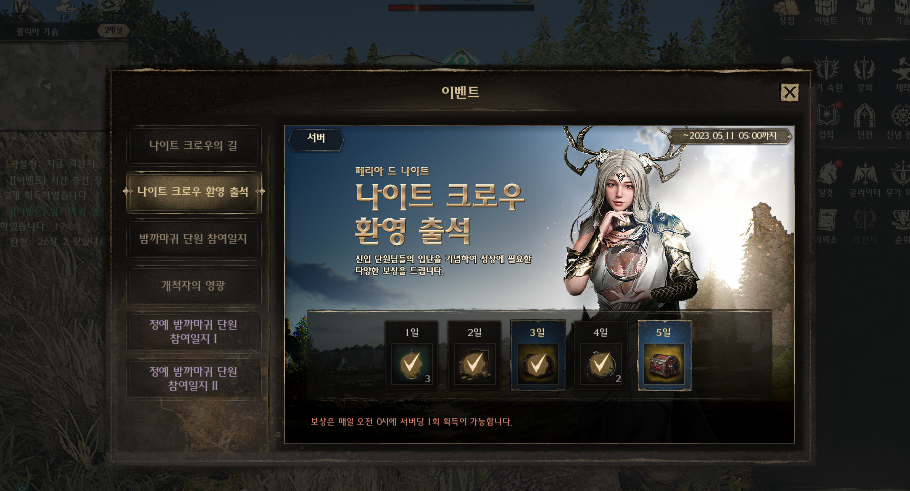
Task: Open the 개척자의 영광 event
Action: click(x=193, y=286)
